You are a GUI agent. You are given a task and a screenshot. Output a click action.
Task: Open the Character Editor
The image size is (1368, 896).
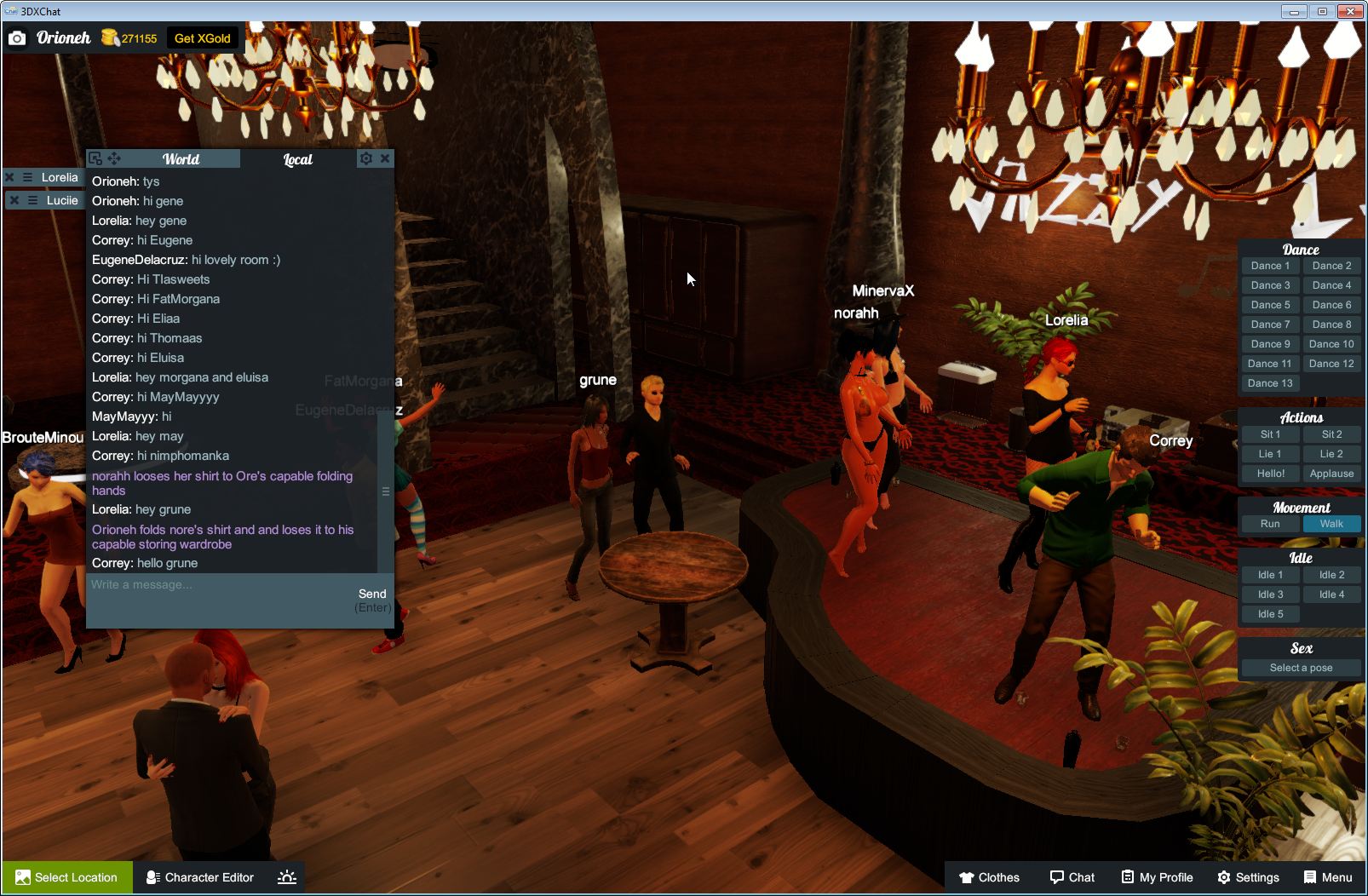click(199, 877)
